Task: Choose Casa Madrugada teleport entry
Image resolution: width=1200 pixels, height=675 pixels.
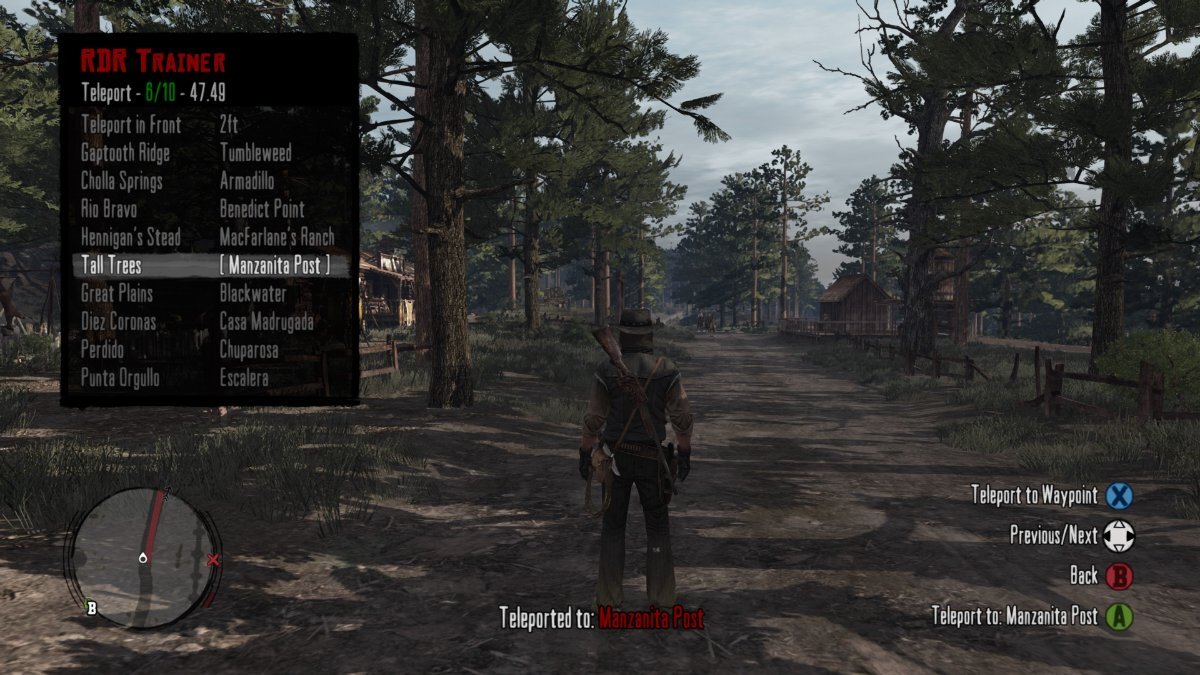Action: [x=266, y=322]
